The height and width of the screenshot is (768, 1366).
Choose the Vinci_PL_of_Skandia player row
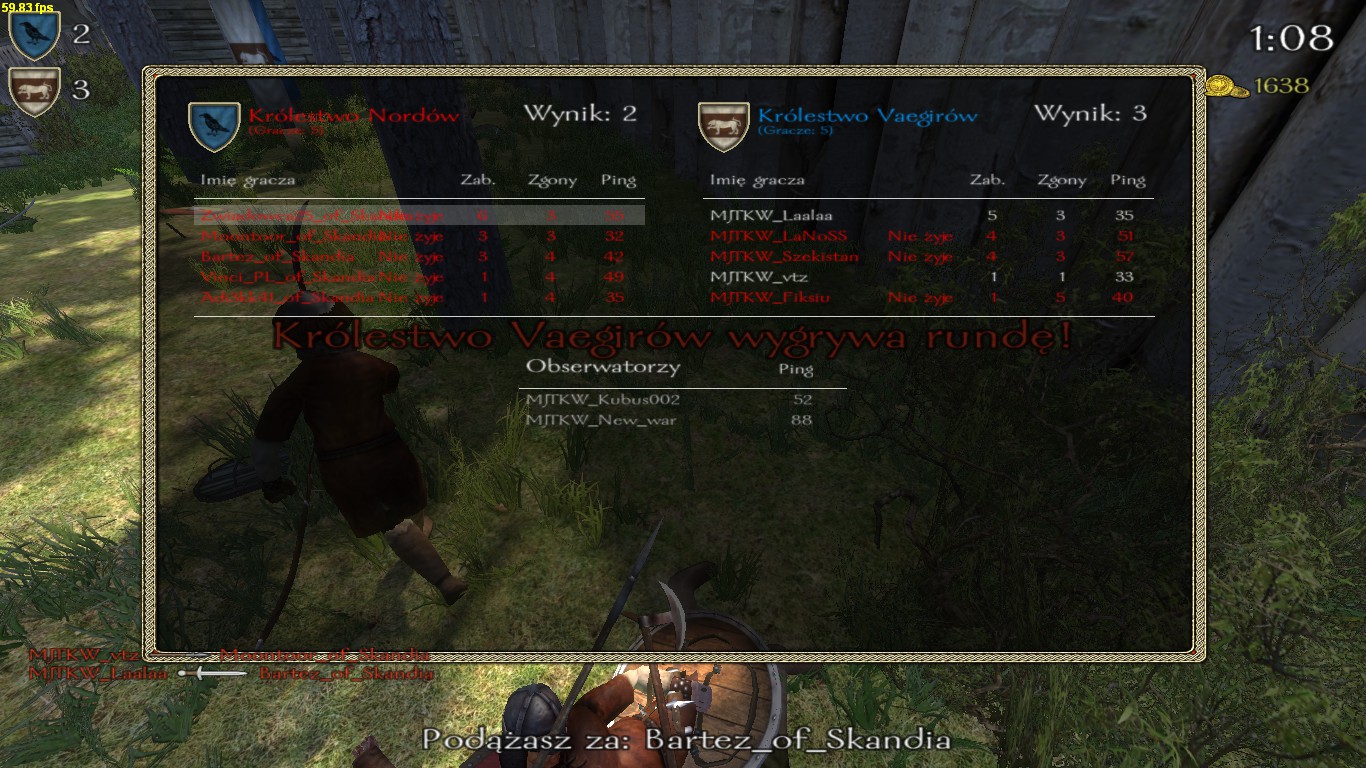pyautogui.click(x=418, y=277)
